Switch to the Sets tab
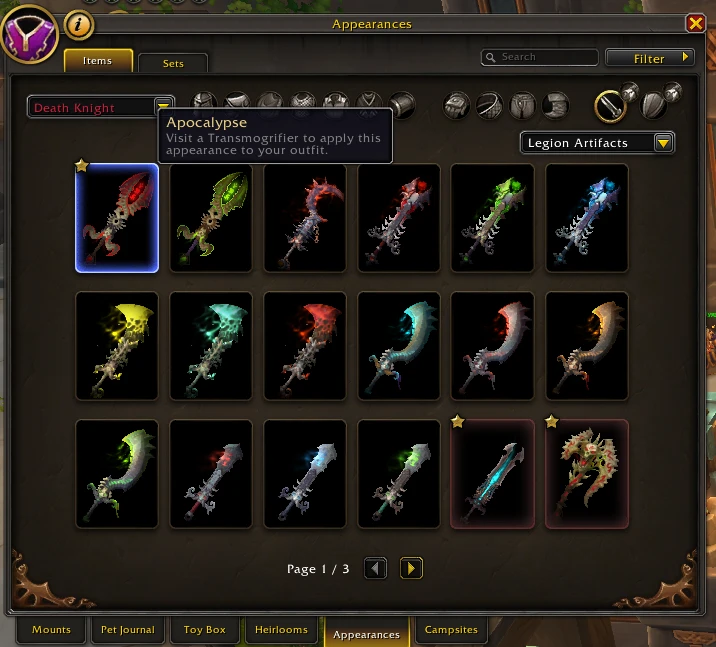 173,63
